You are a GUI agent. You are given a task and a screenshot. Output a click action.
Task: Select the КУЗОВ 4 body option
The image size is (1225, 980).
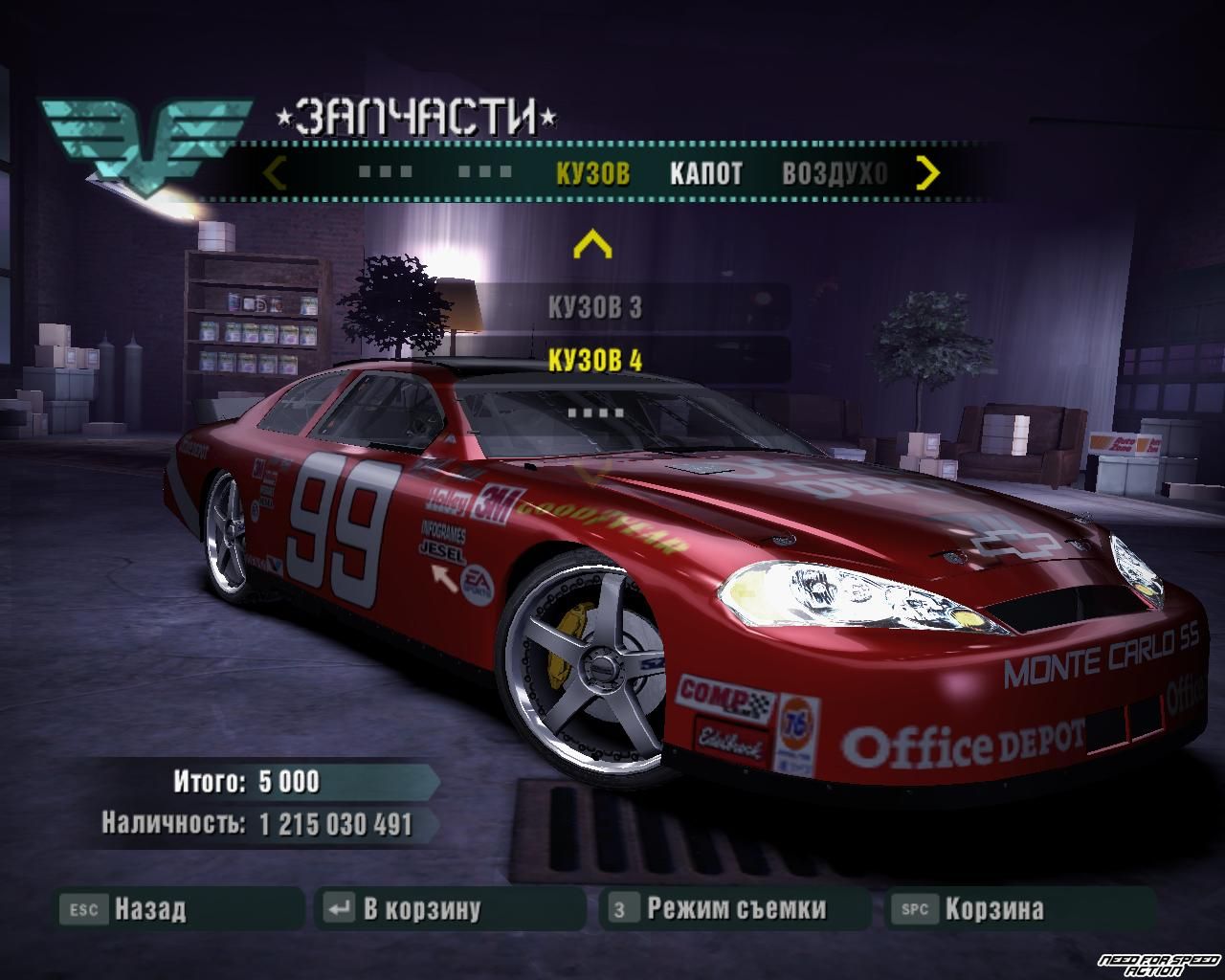[x=594, y=361]
